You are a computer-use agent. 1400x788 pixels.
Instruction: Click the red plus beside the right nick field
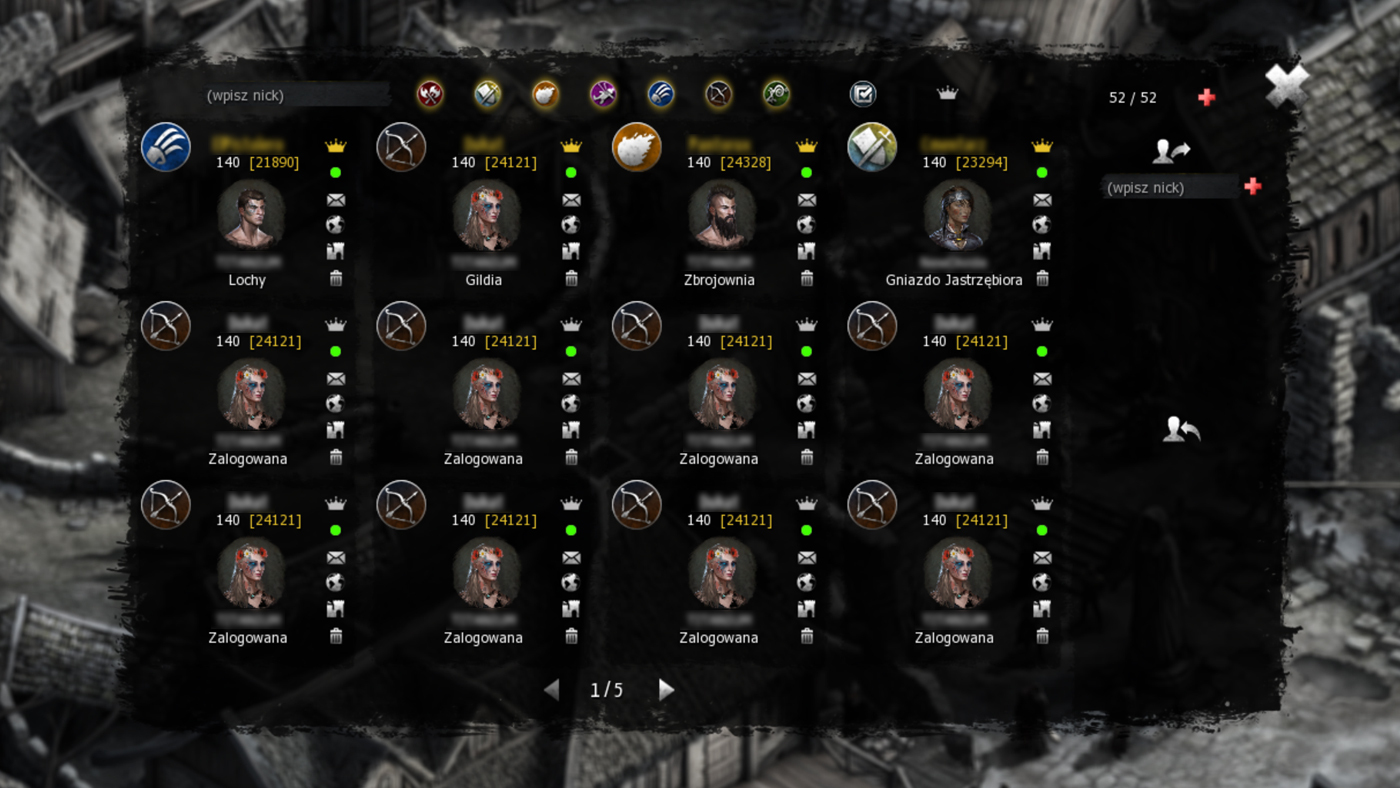point(1252,186)
